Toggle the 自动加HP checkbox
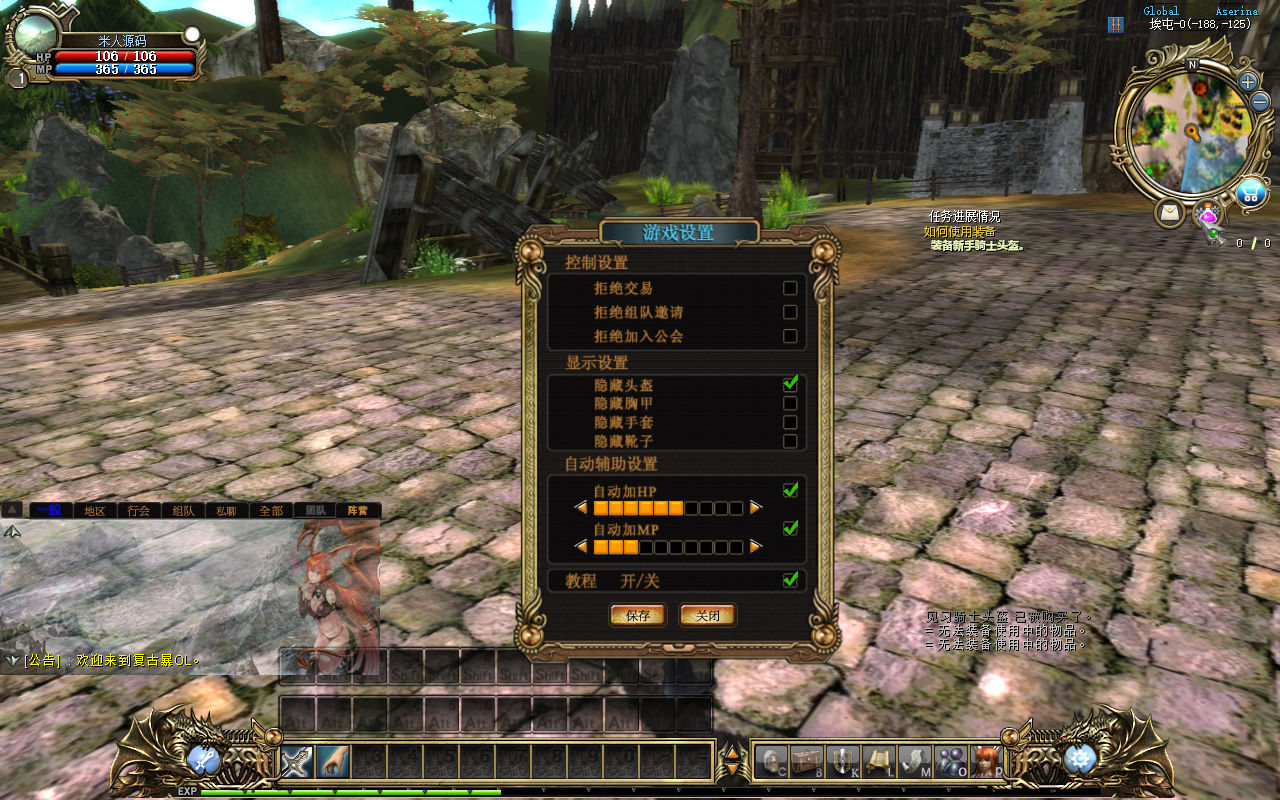Viewport: 1280px width, 800px height. coord(790,490)
